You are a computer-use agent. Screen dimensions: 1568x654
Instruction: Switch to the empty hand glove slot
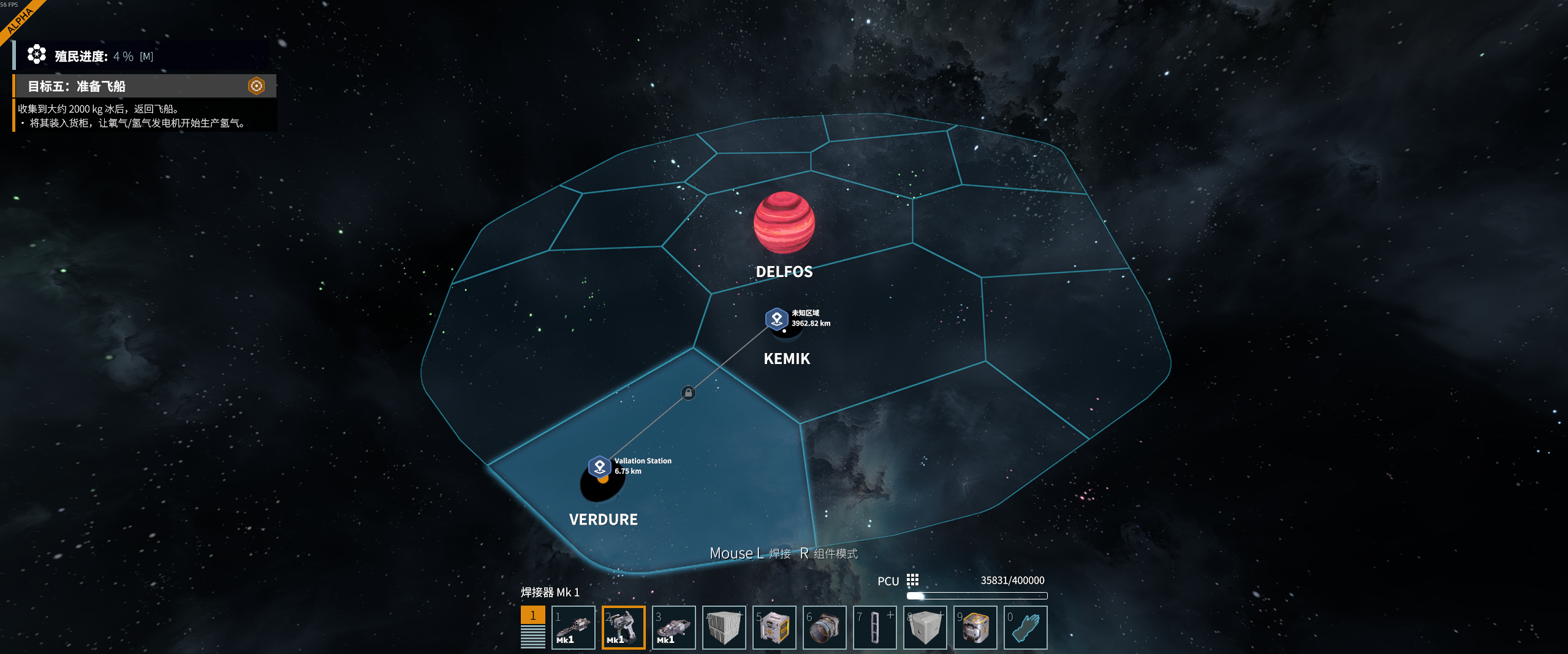click(1025, 627)
